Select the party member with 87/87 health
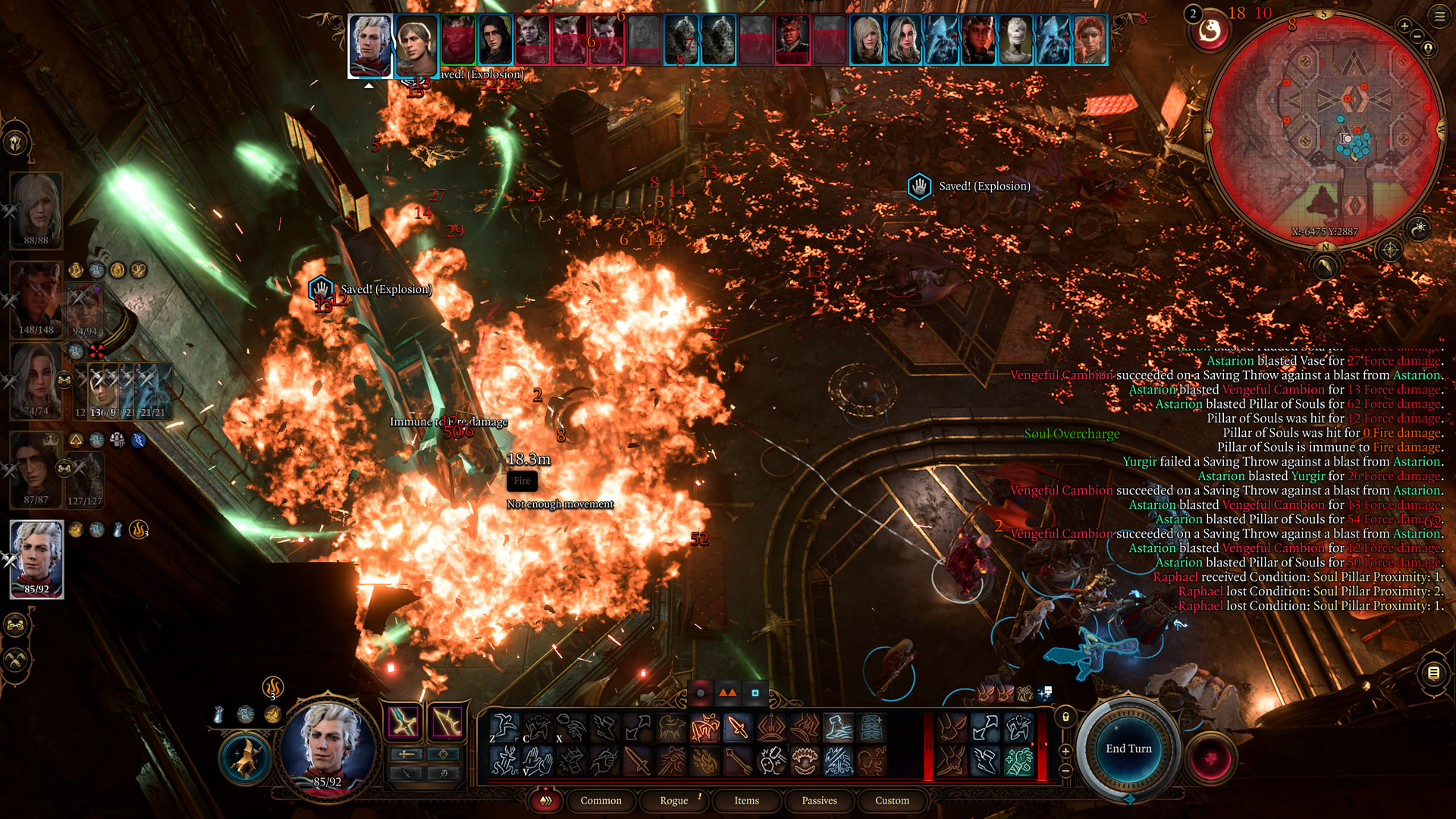Image resolution: width=1456 pixels, height=819 pixels. click(36, 469)
